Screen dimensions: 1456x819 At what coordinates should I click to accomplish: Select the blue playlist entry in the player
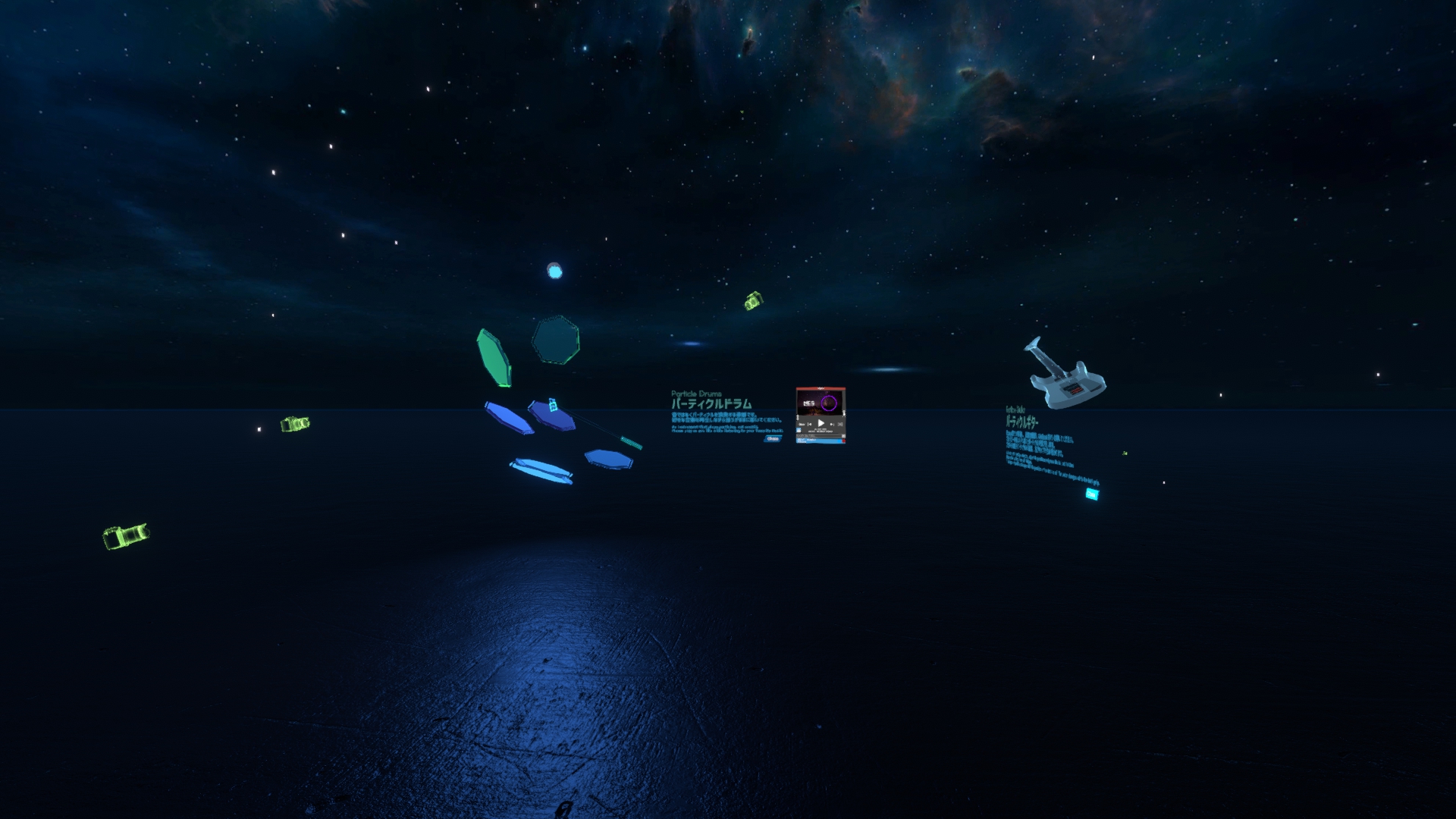[x=819, y=441]
